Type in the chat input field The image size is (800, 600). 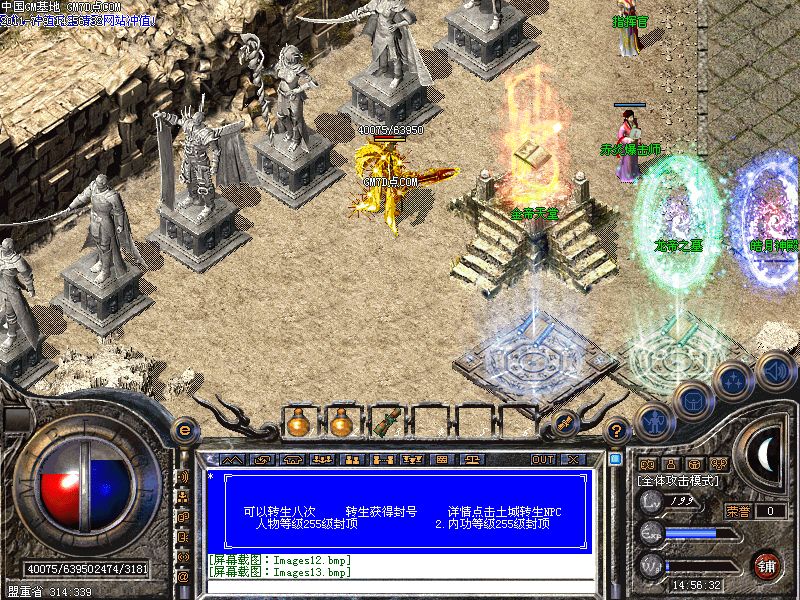click(x=400, y=590)
